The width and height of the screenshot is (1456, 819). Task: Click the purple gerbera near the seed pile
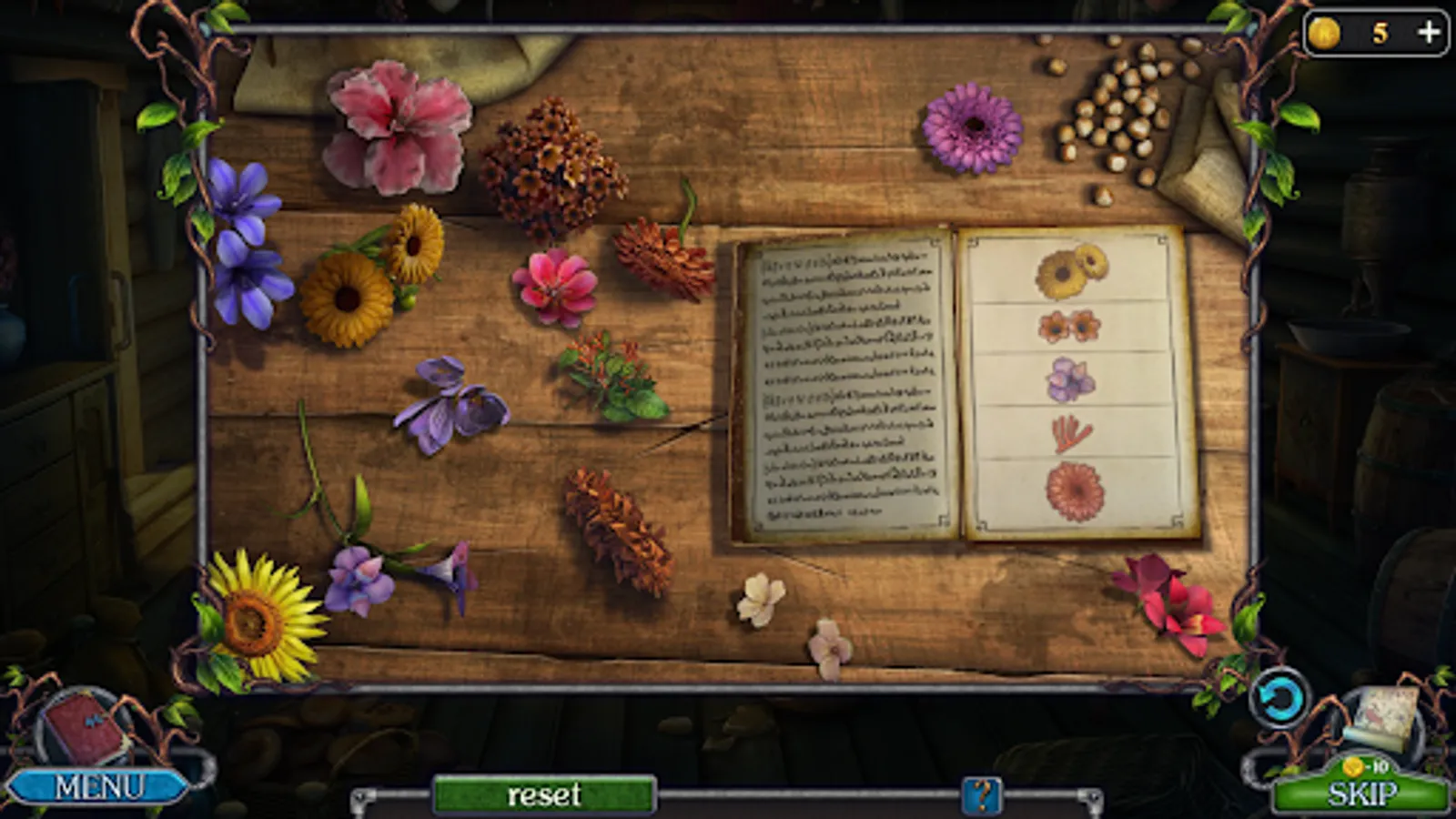976,127
